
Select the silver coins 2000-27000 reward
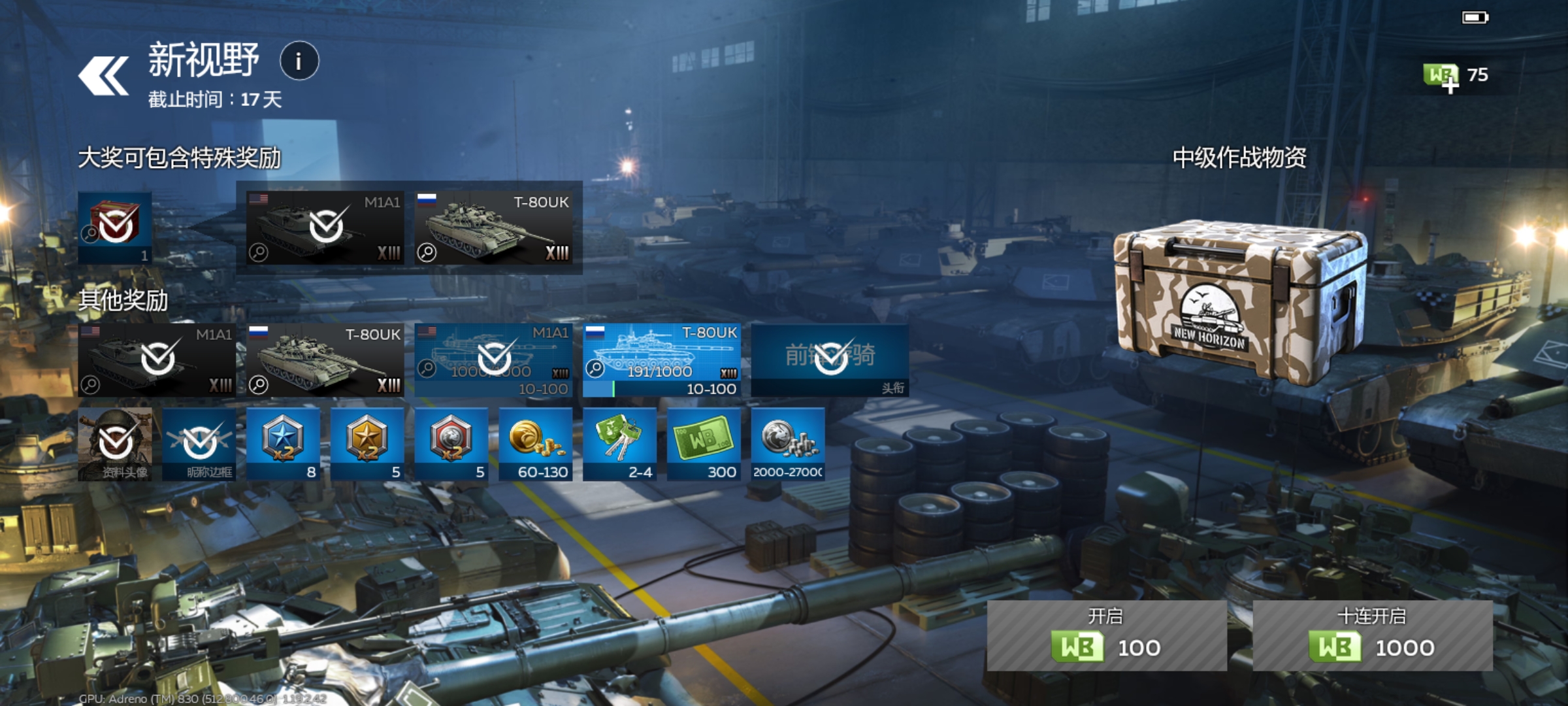(788, 445)
